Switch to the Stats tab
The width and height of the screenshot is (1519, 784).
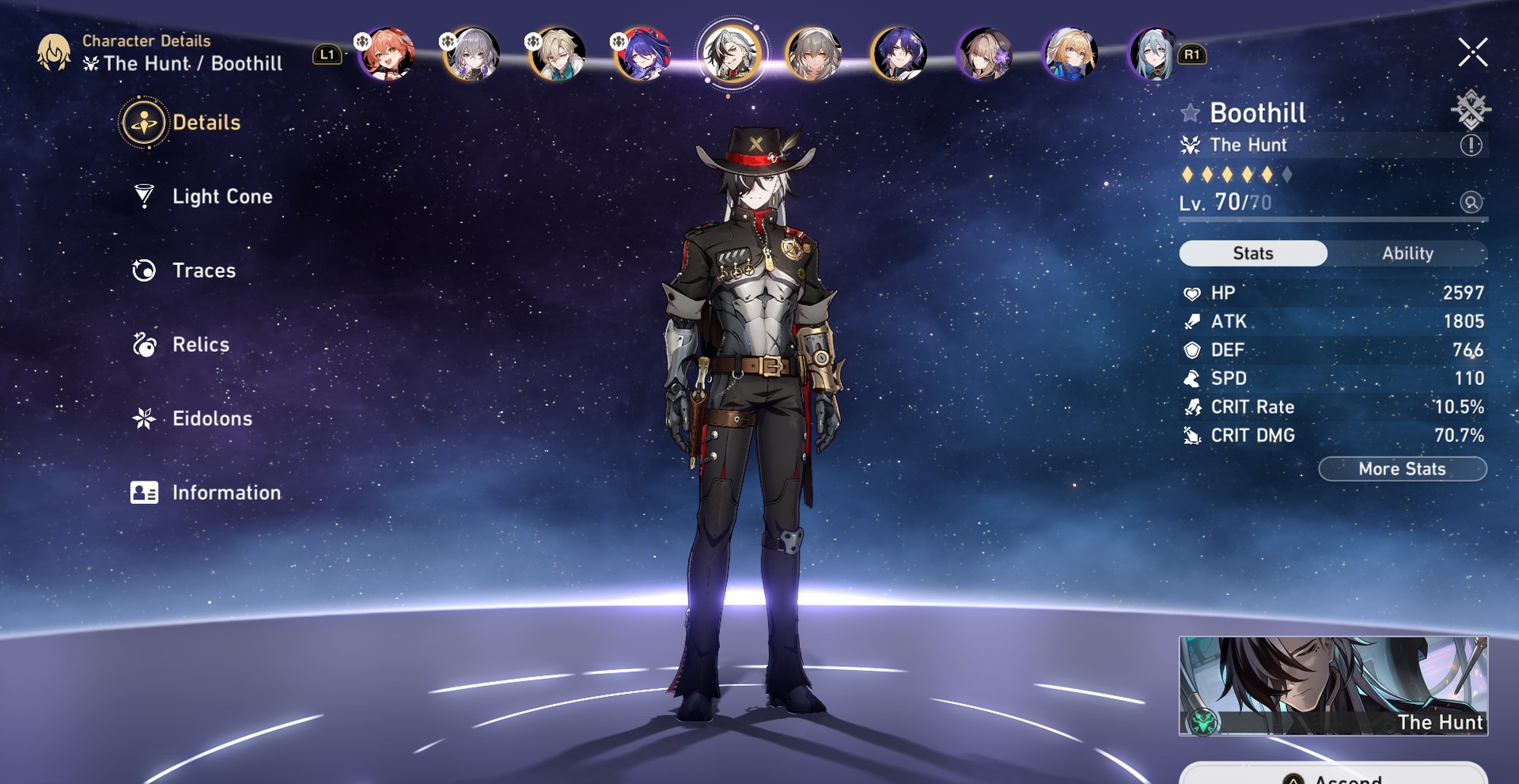coord(1252,253)
